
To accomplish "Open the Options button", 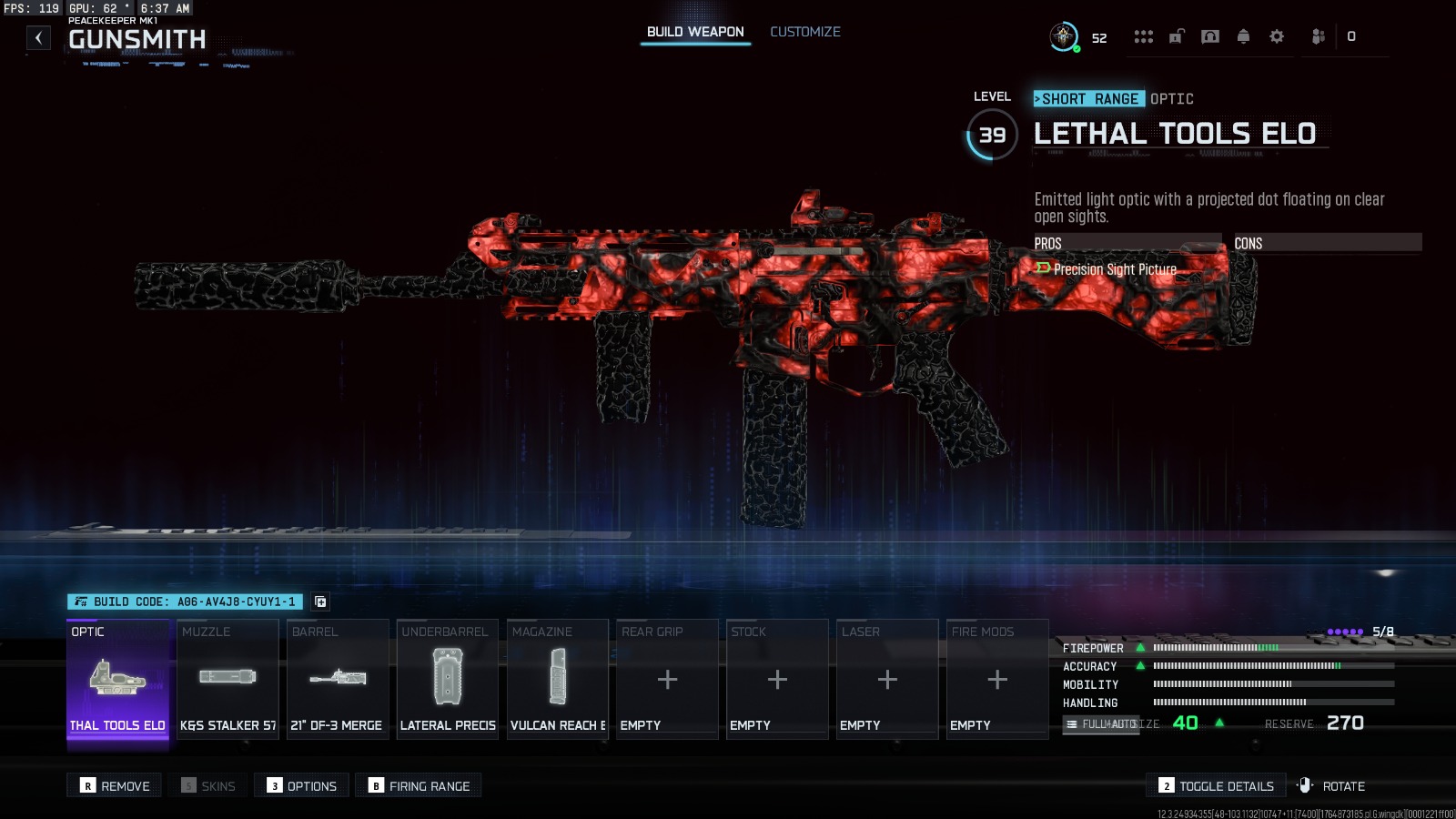I will pos(302,785).
